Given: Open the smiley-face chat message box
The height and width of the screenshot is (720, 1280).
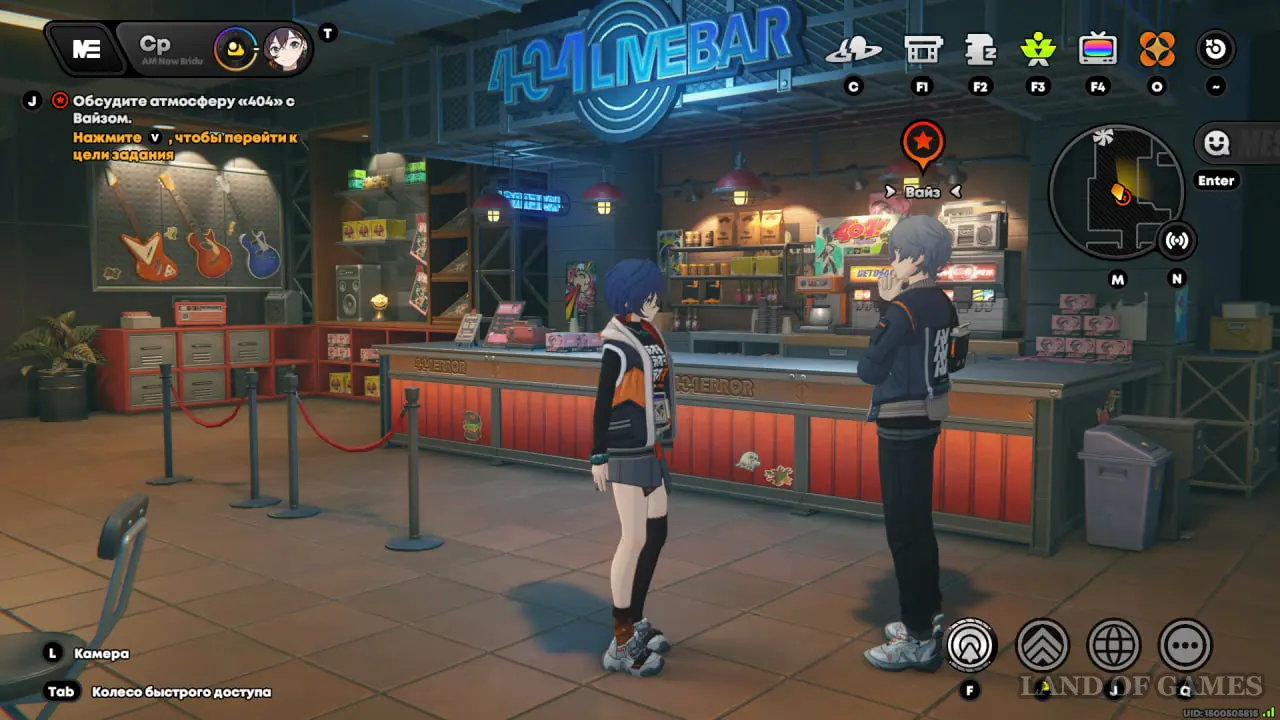Looking at the screenshot, I should tap(1236, 143).
